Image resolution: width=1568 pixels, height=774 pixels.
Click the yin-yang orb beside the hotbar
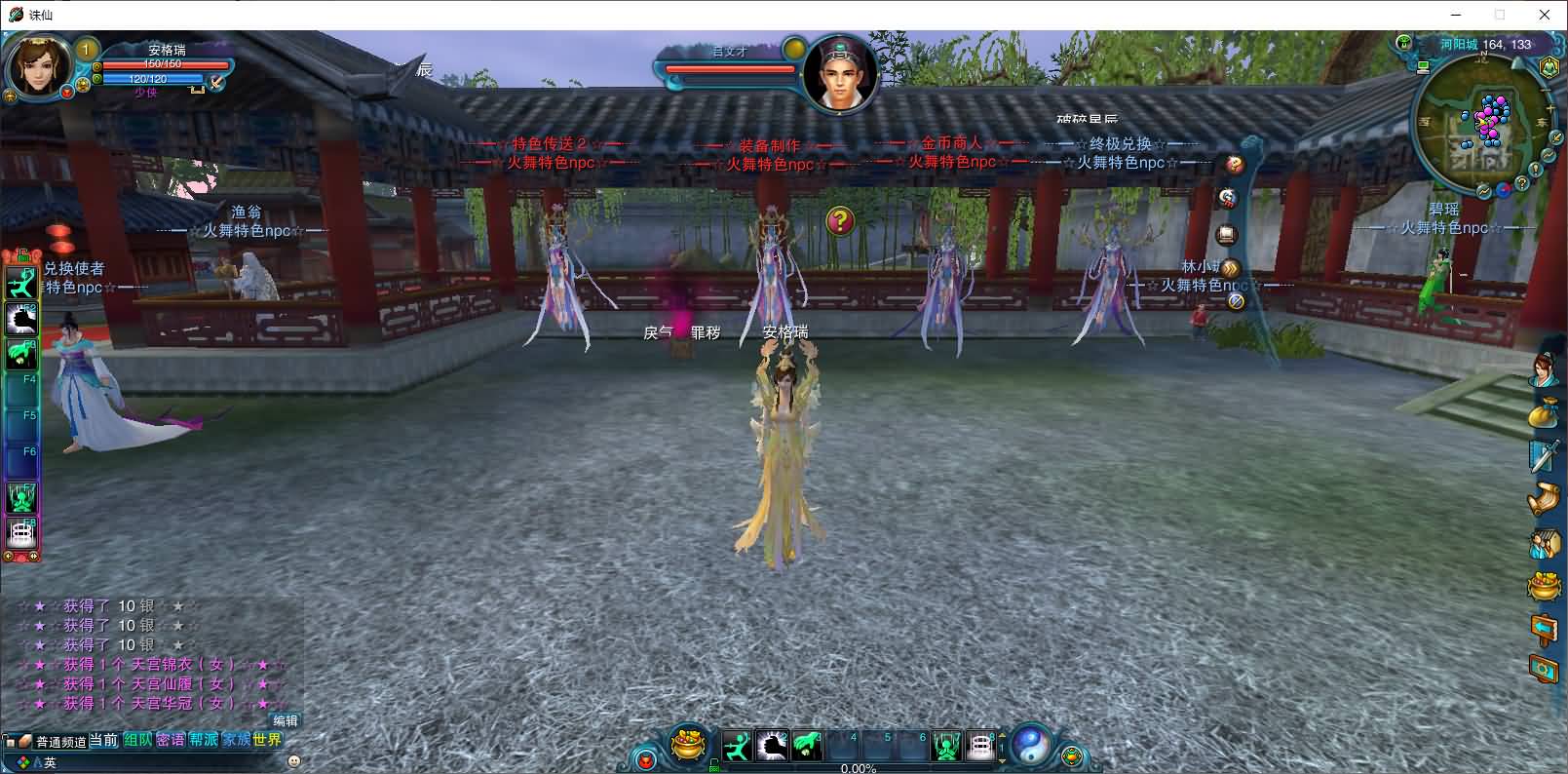click(x=1030, y=746)
